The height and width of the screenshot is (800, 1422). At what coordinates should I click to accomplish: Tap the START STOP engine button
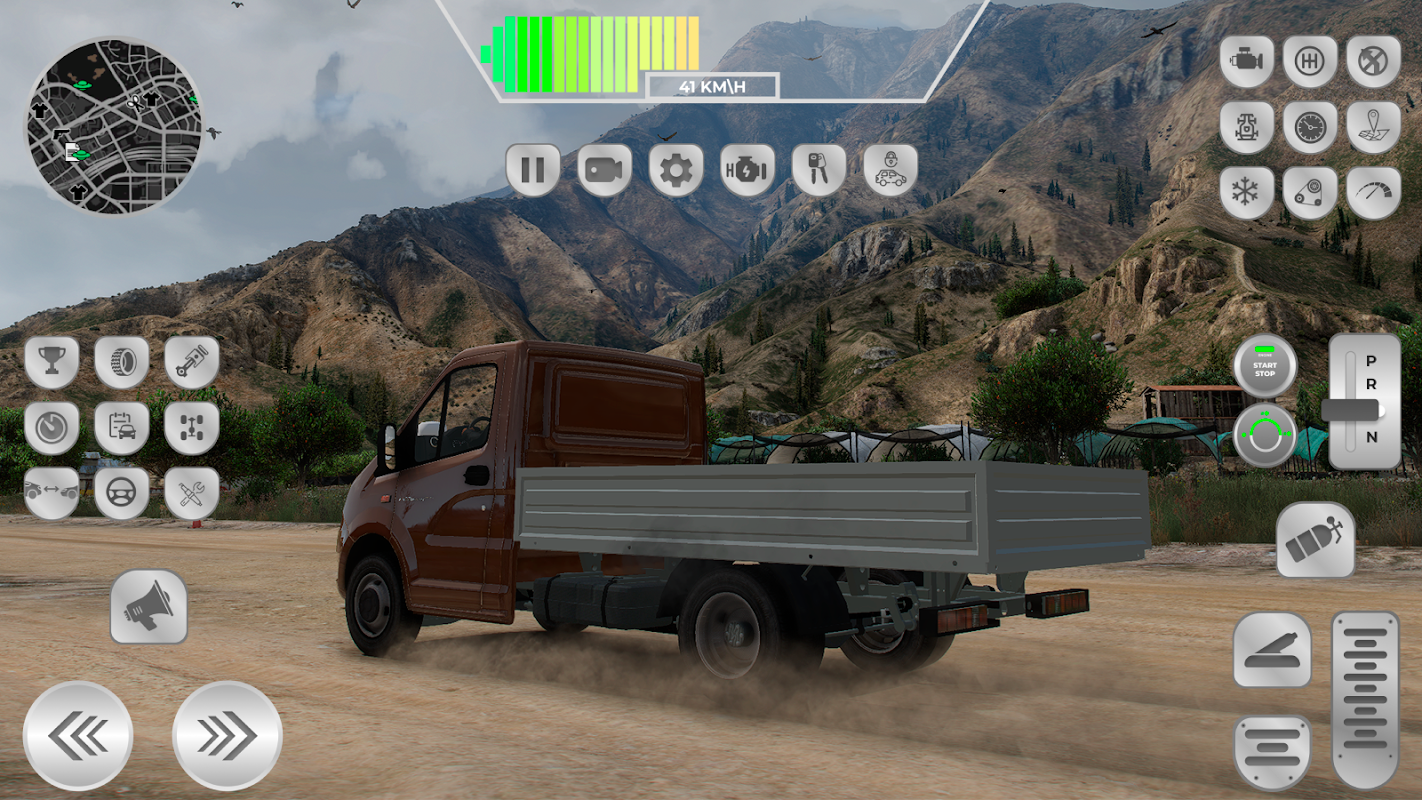[1265, 366]
